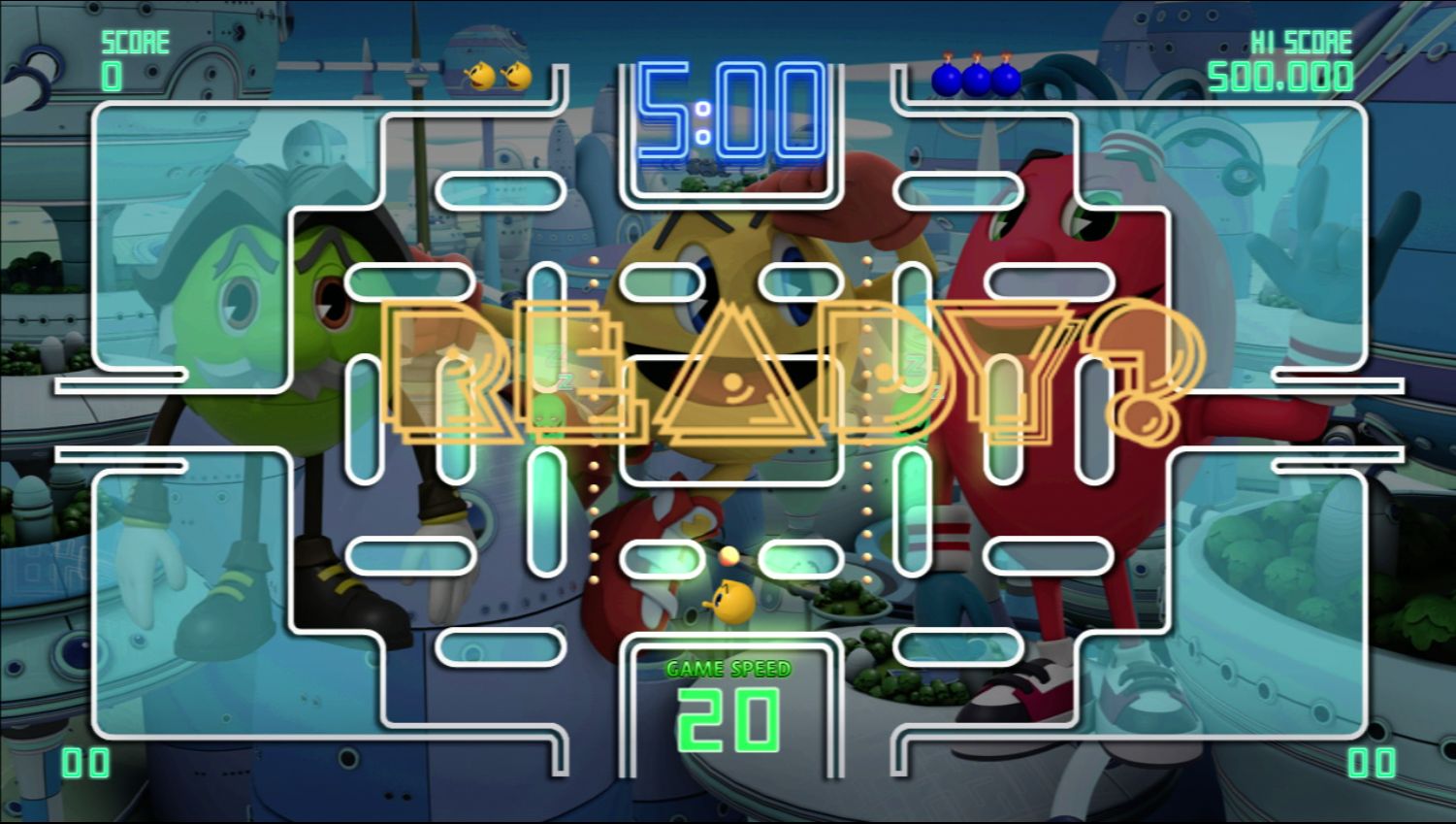Image resolution: width=1456 pixels, height=824 pixels.
Task: Click the green sleeping ghost in the maze
Action: pyautogui.click(x=548, y=412)
